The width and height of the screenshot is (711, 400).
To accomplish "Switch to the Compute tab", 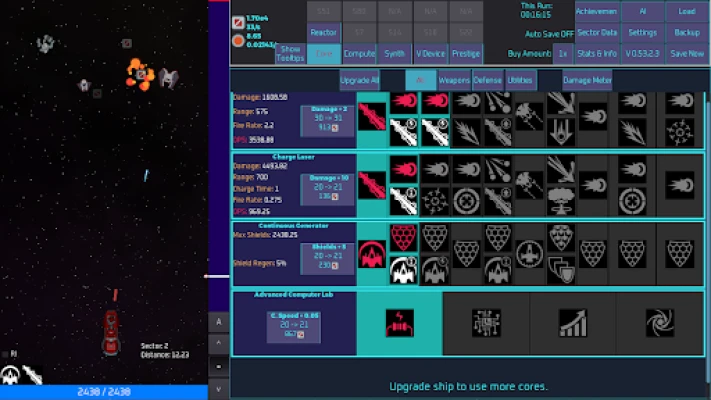I will coord(359,54).
